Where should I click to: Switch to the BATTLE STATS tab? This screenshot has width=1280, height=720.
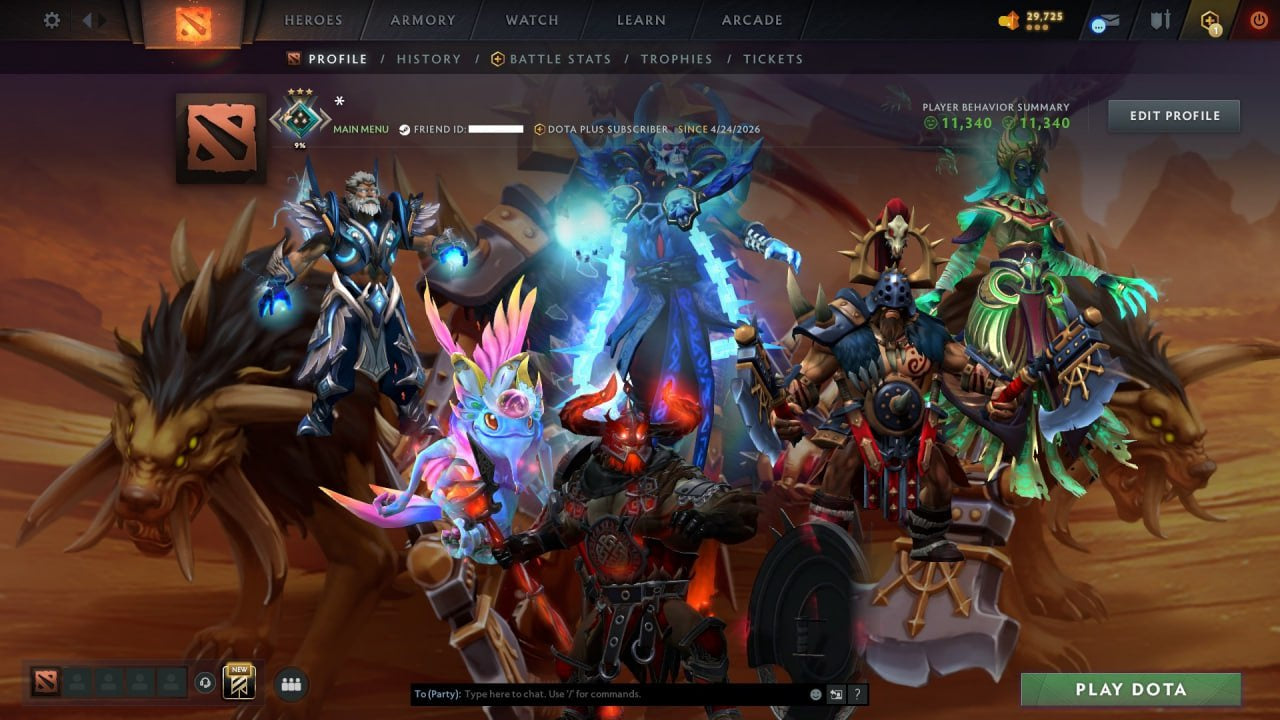coord(560,58)
